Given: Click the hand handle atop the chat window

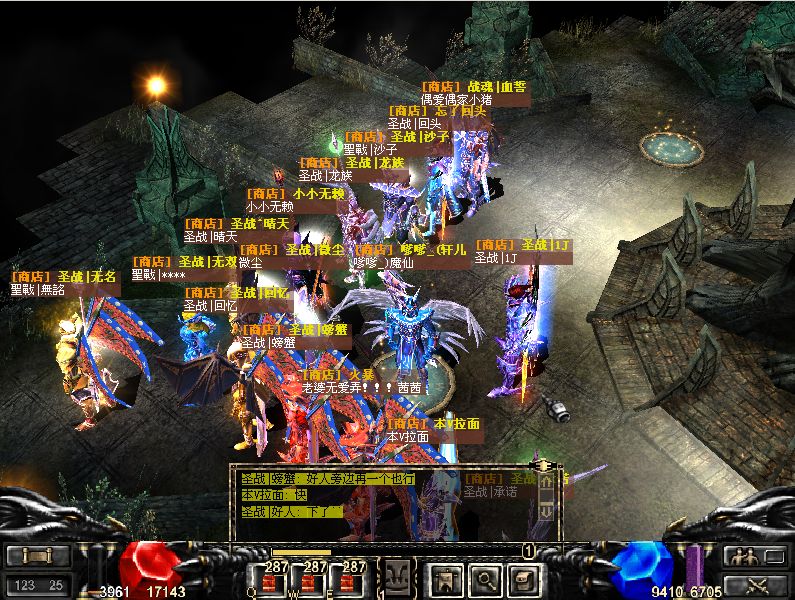Looking at the screenshot, I should [x=545, y=465].
